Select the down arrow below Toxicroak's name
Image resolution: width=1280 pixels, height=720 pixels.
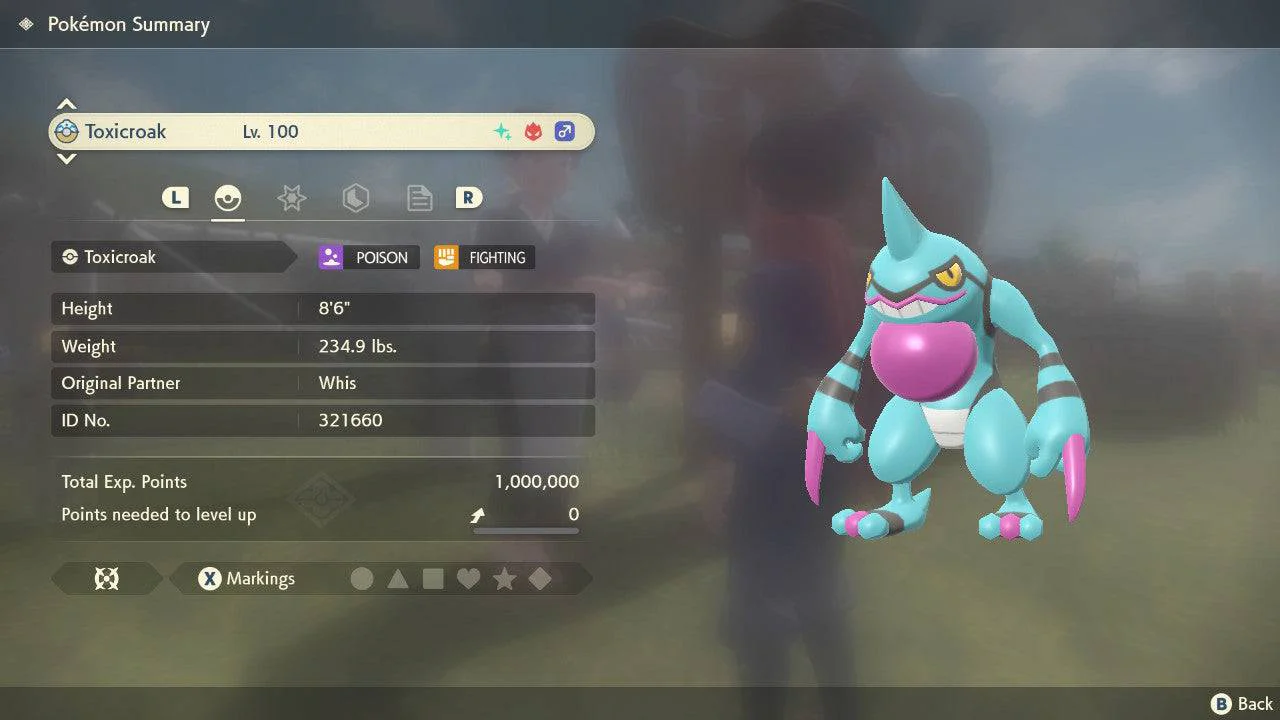(x=66, y=158)
